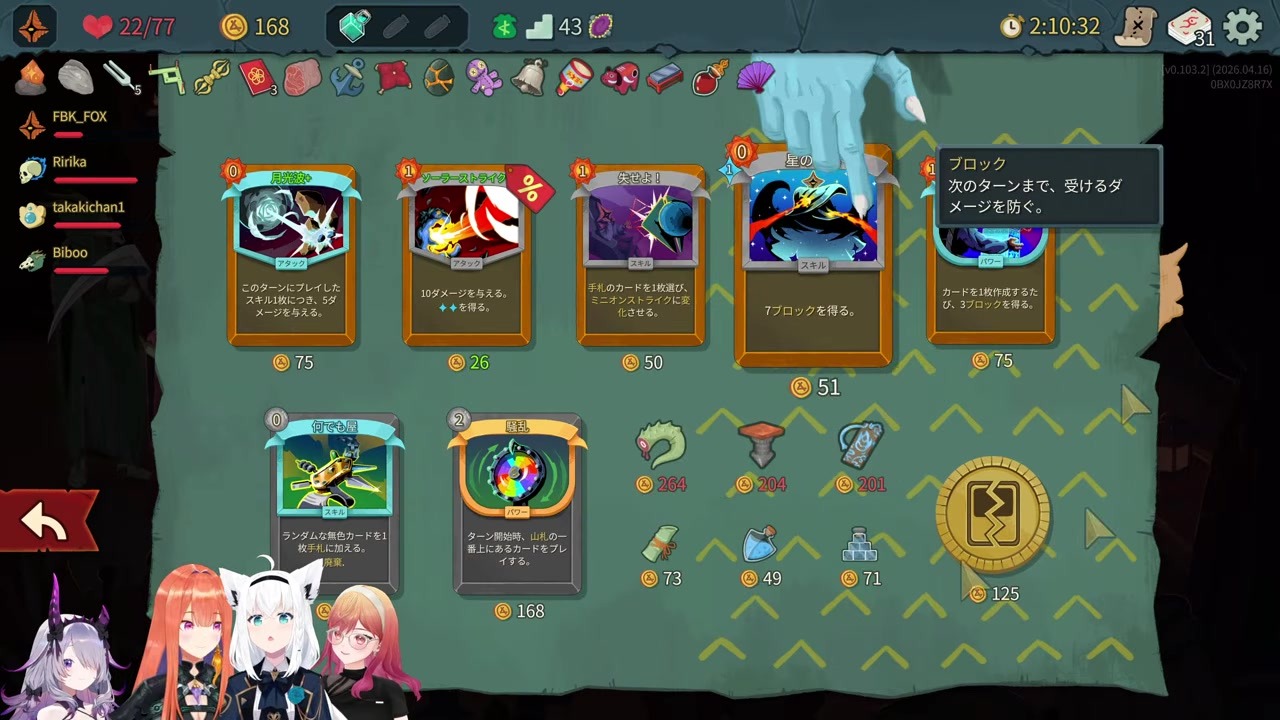Buy the scroll-shaped potion costing 73
1280x720 pixels.
(x=660, y=544)
